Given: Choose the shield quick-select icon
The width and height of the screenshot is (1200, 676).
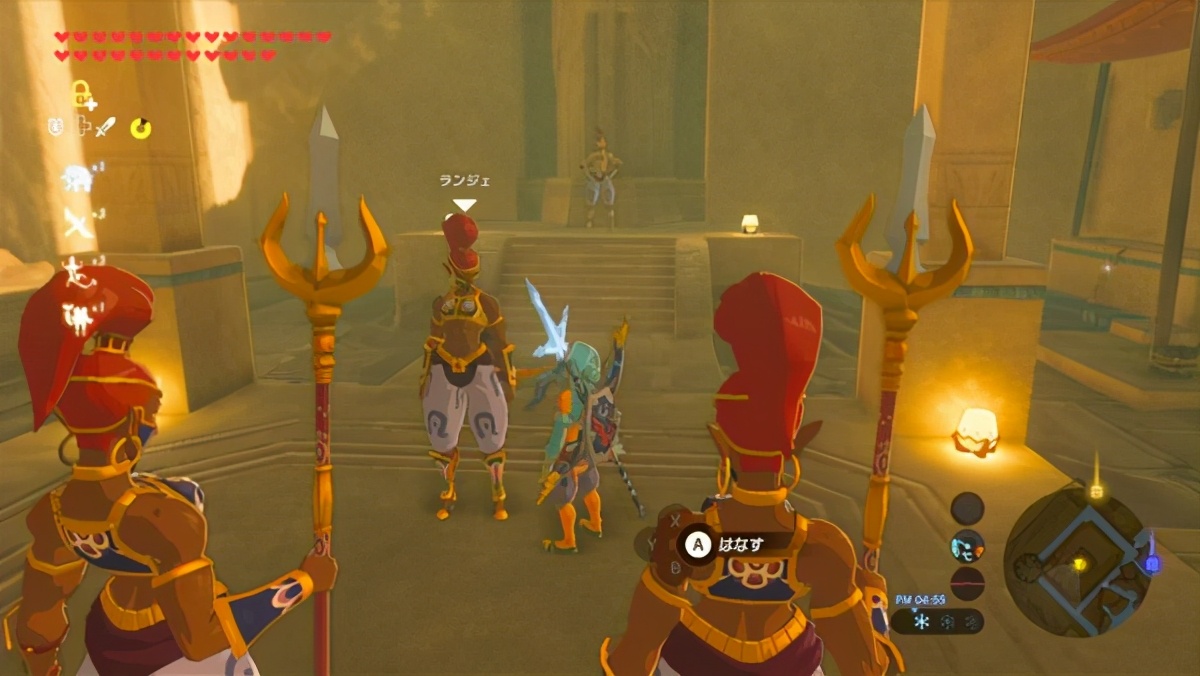Looking at the screenshot, I should tap(56, 127).
